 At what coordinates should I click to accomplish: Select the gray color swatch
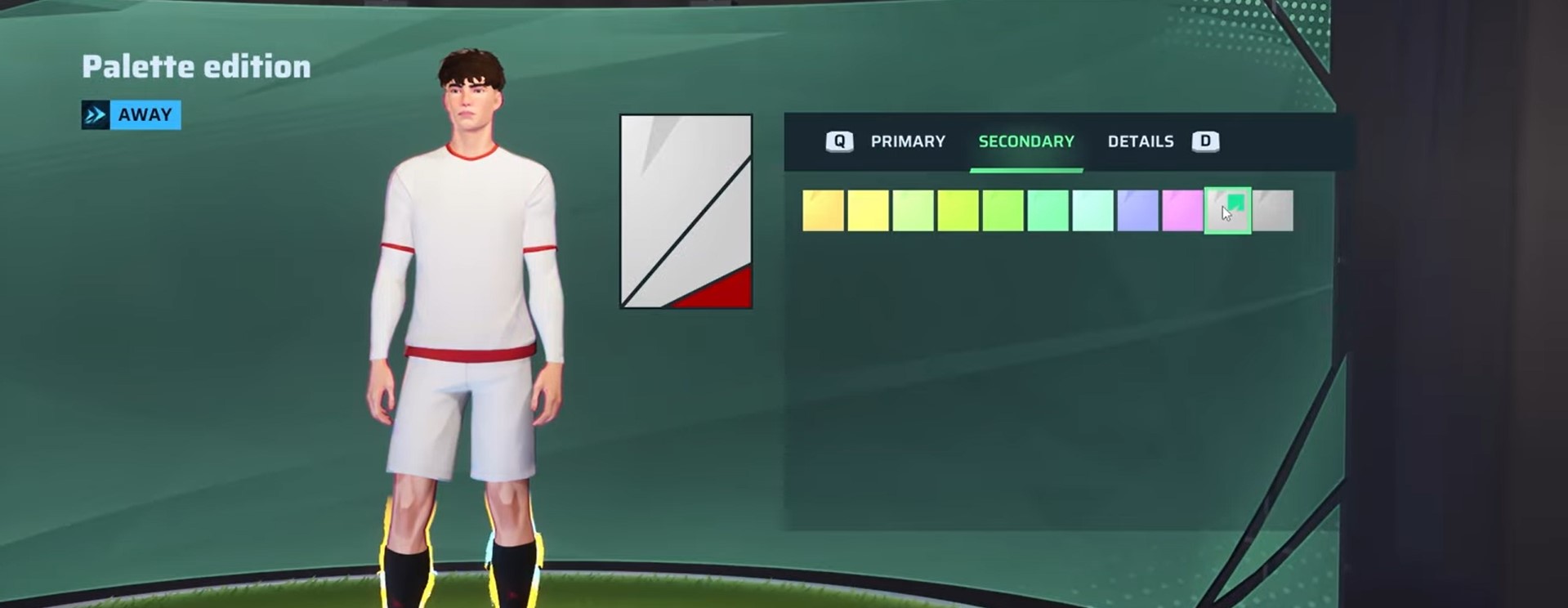click(1272, 211)
